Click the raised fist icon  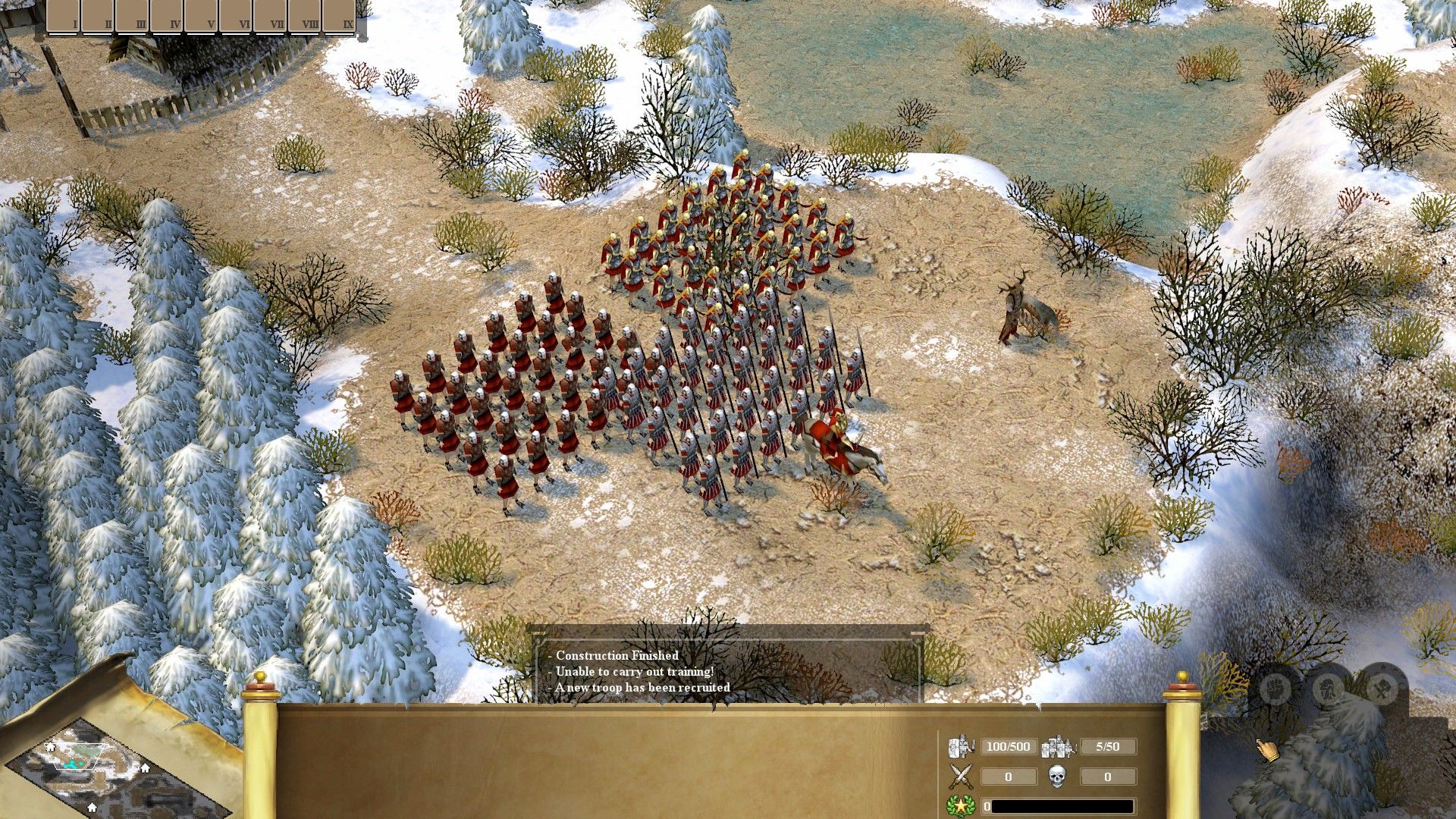click(x=1276, y=689)
